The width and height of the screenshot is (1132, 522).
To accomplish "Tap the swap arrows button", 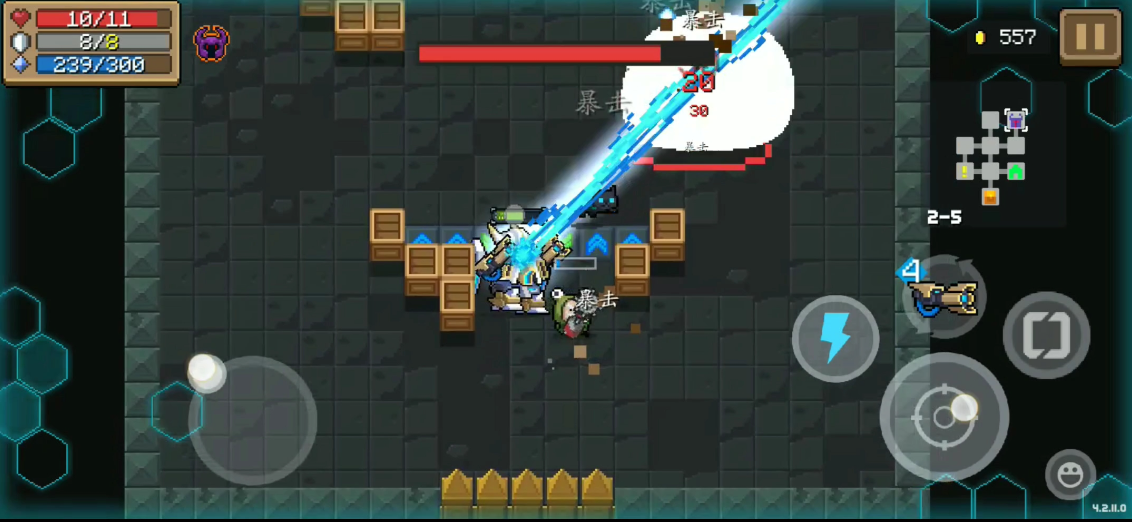I will [1046, 335].
